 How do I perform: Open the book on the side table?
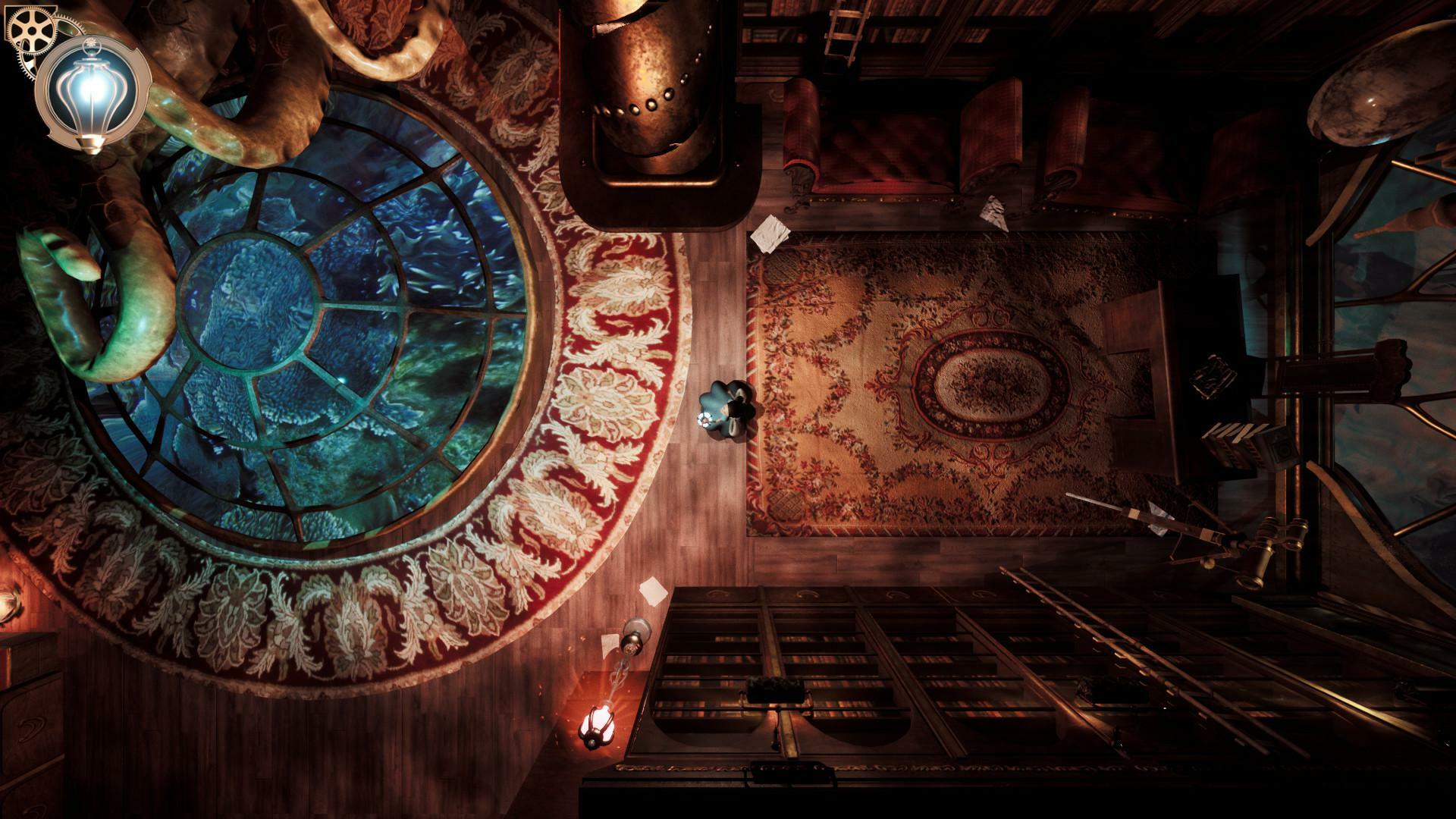1213,375
